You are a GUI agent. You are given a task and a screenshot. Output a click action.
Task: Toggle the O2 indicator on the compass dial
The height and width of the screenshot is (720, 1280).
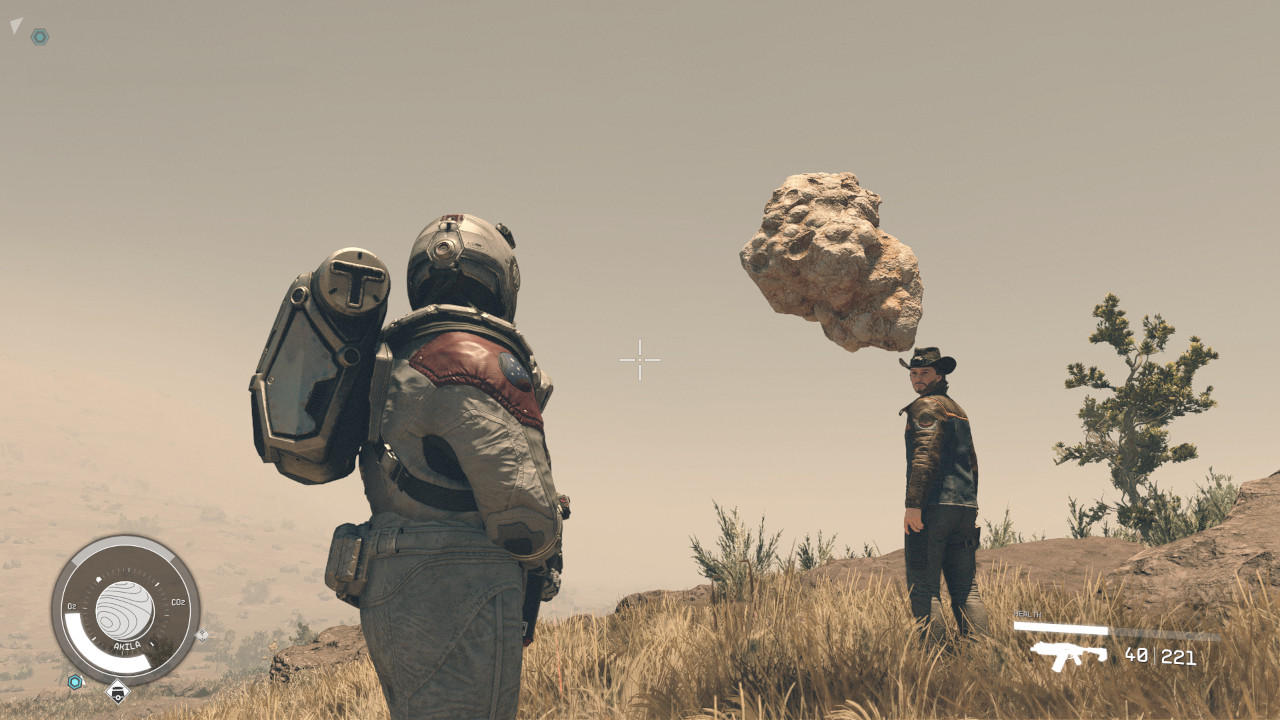pyautogui.click(x=71, y=604)
